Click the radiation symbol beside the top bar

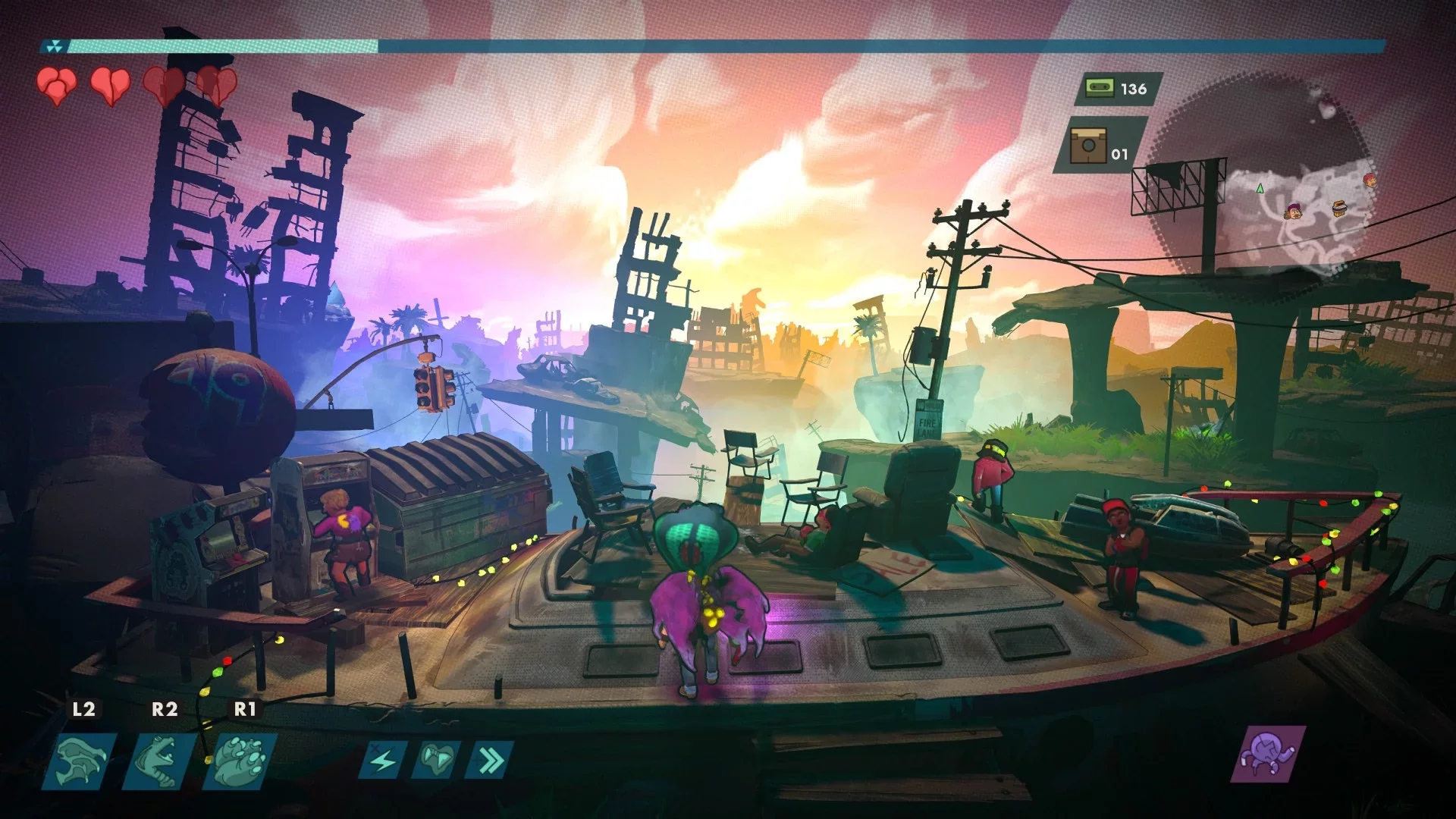[x=55, y=45]
